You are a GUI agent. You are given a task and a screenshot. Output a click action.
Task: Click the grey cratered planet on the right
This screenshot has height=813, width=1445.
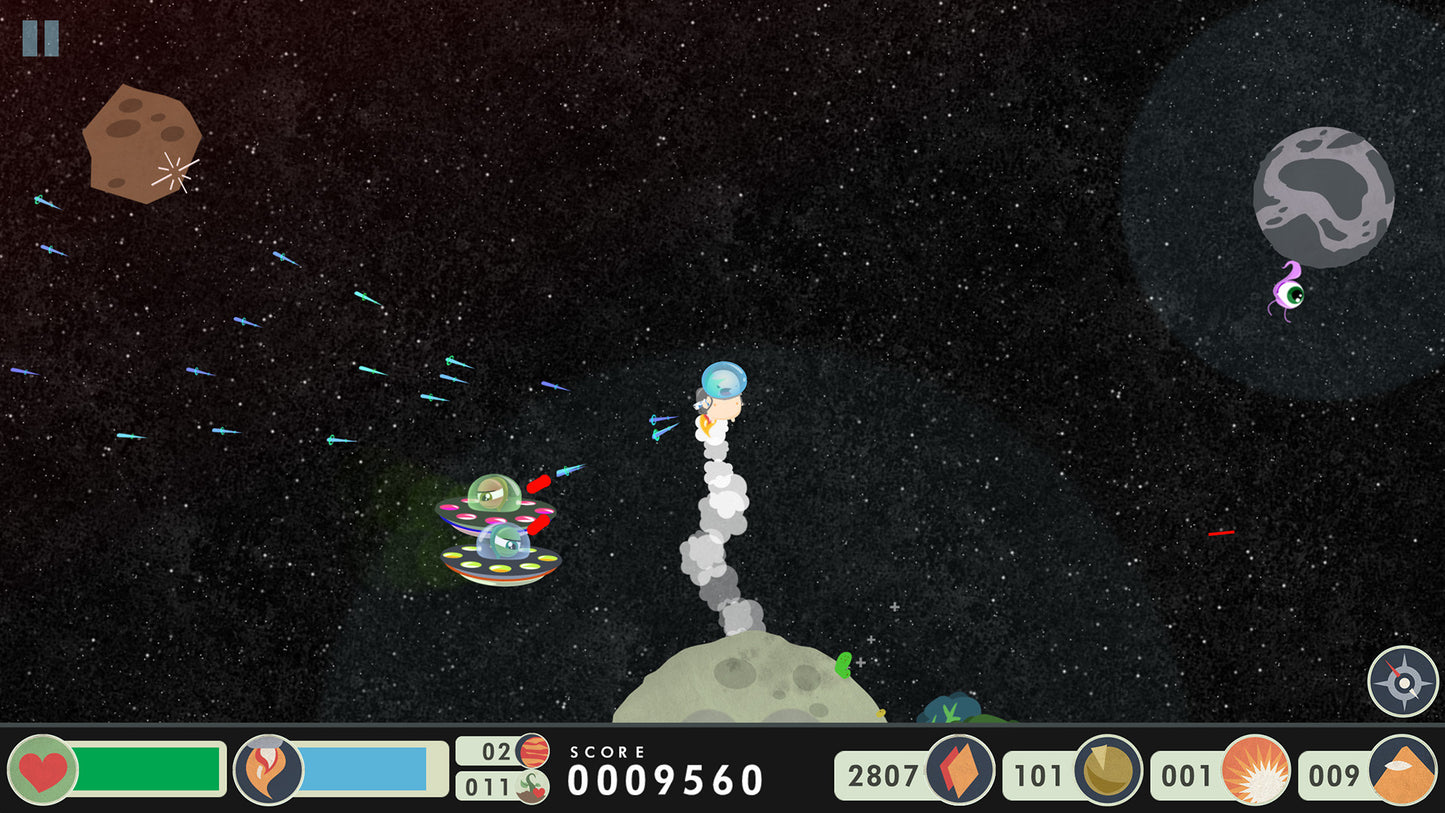point(1322,197)
